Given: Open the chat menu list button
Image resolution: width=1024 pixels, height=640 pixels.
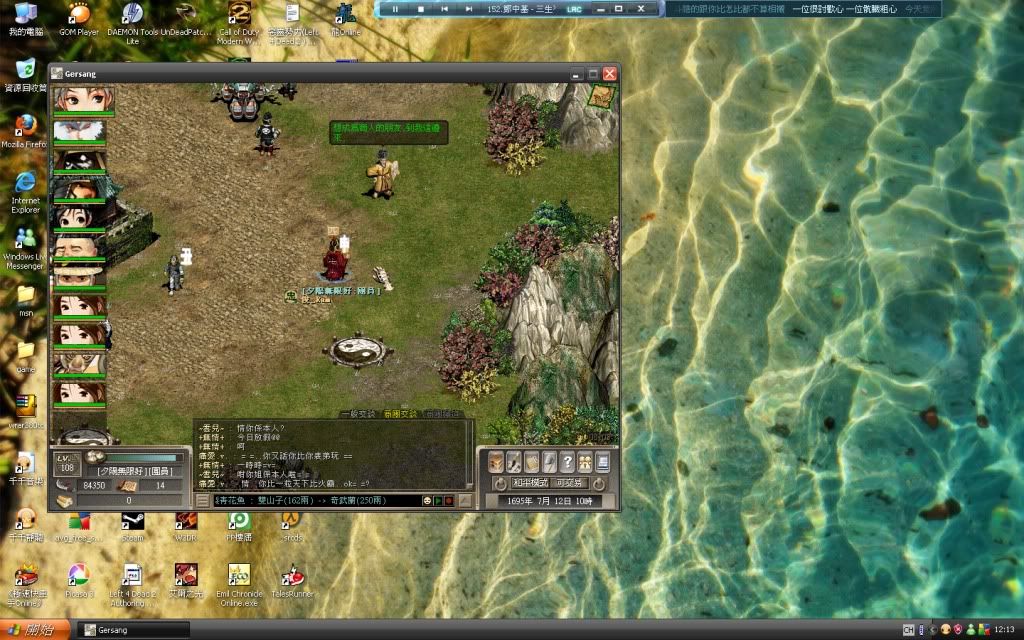Looking at the screenshot, I should pos(202,500).
